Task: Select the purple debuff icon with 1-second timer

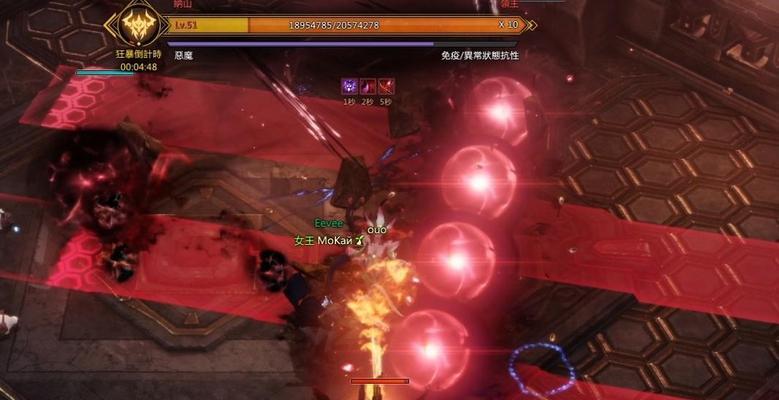Action: 350,87
